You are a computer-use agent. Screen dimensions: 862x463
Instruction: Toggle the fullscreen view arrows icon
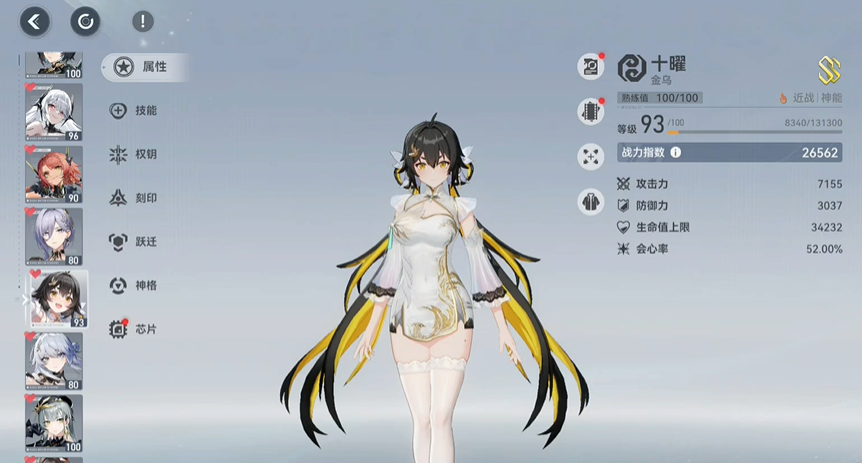590,157
